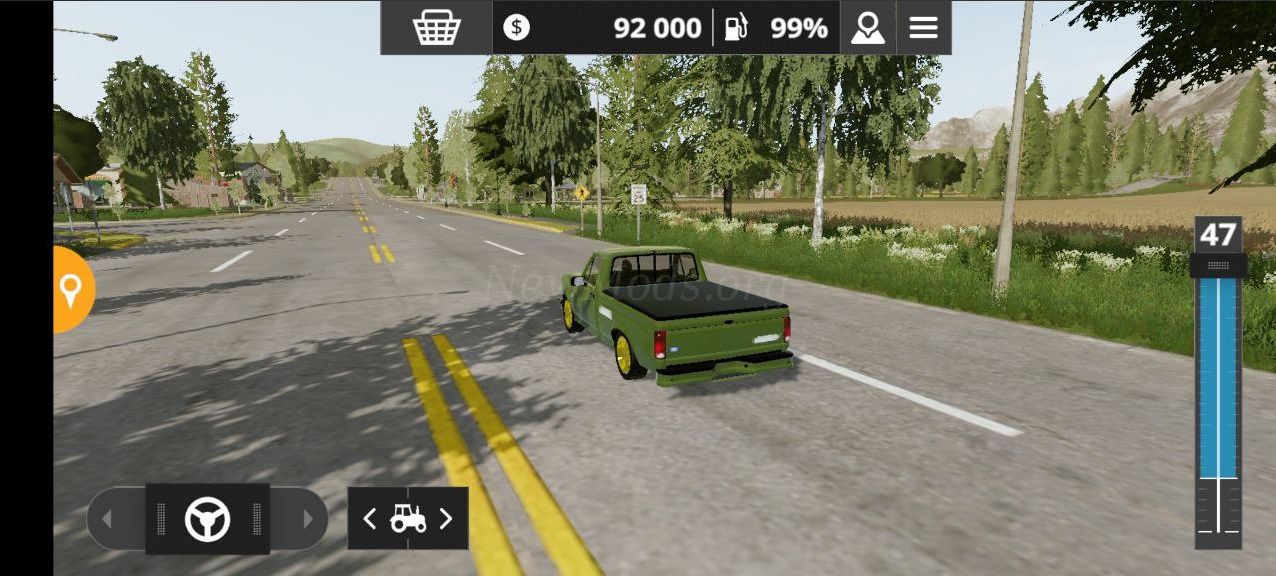Steer left with the left arrow
The width and height of the screenshot is (1276, 576).
click(x=107, y=519)
